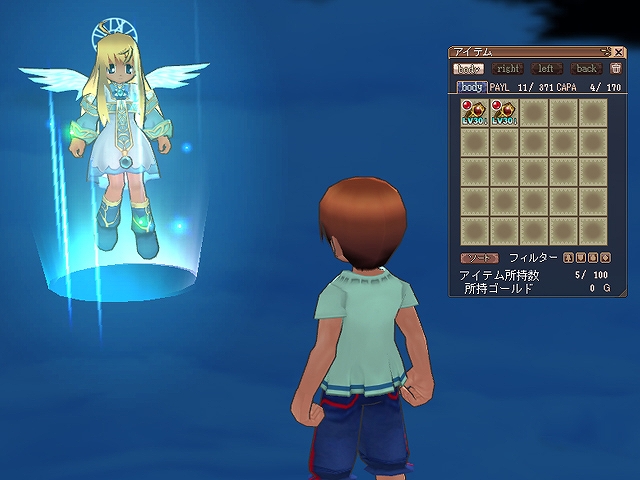Close the アイテム inventory window
640x480 pixels.
(x=618, y=51)
